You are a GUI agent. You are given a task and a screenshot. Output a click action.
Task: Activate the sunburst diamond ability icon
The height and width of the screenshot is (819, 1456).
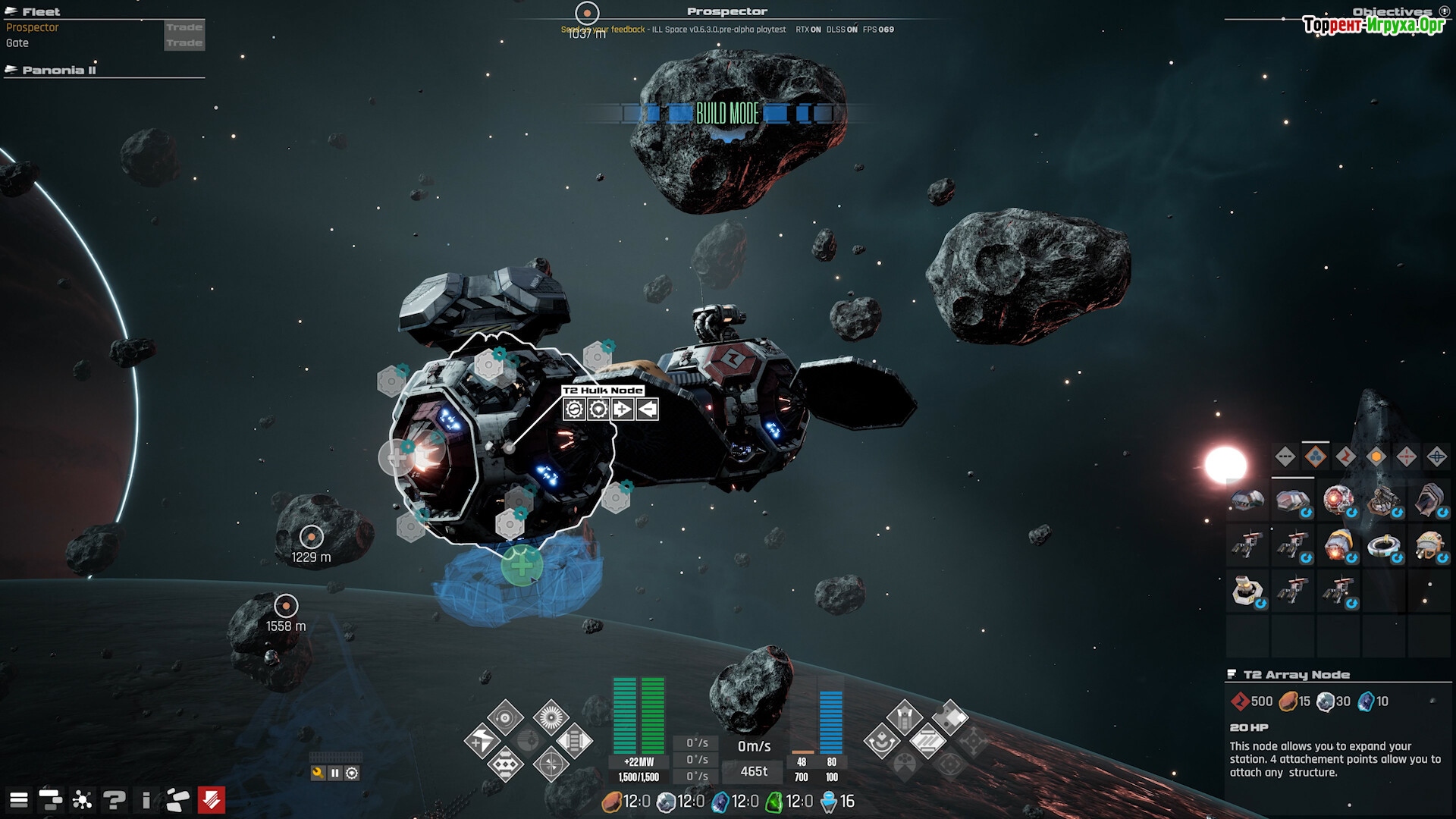(551, 717)
